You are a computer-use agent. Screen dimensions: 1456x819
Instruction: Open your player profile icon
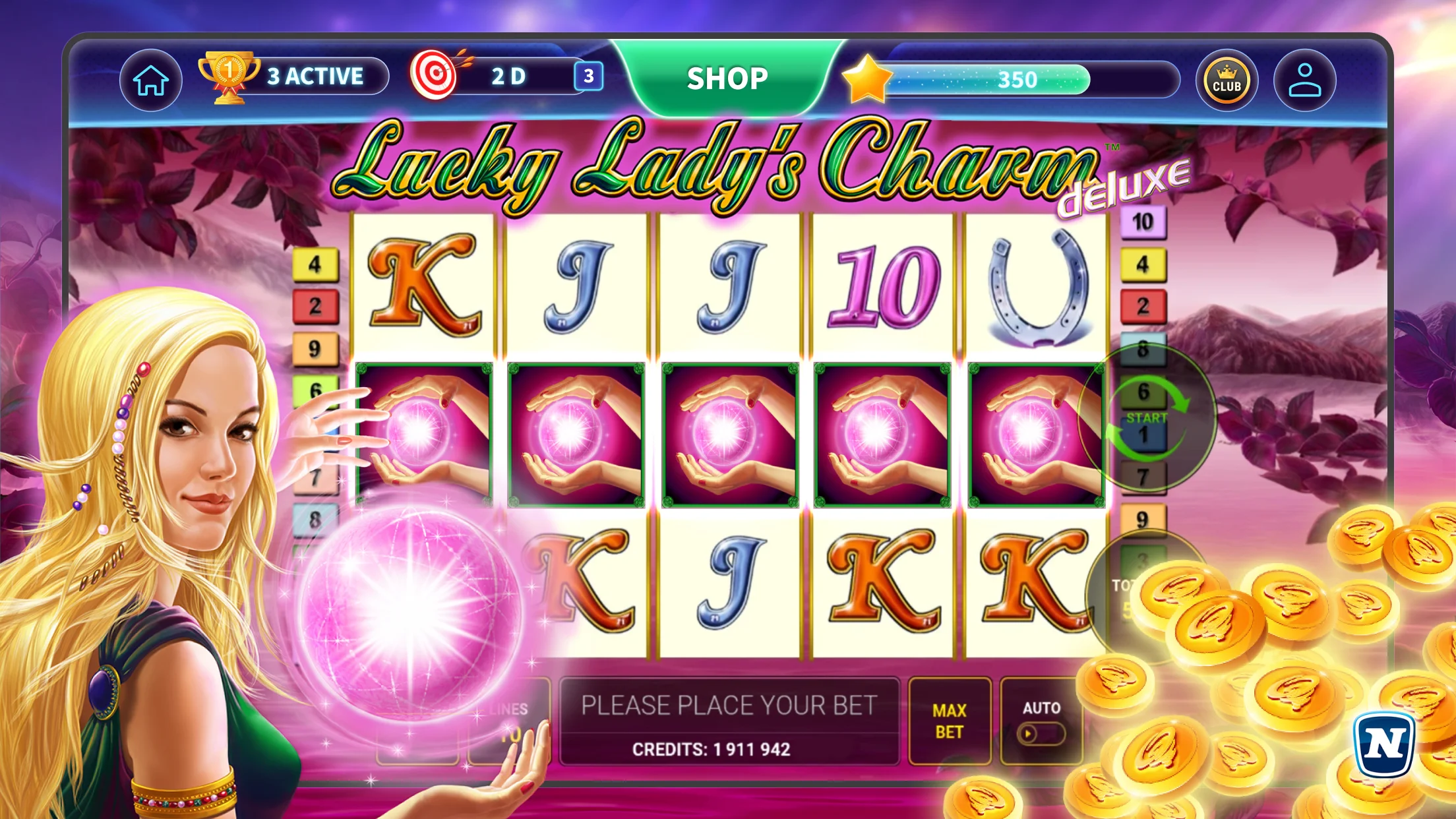pyautogui.click(x=1304, y=79)
